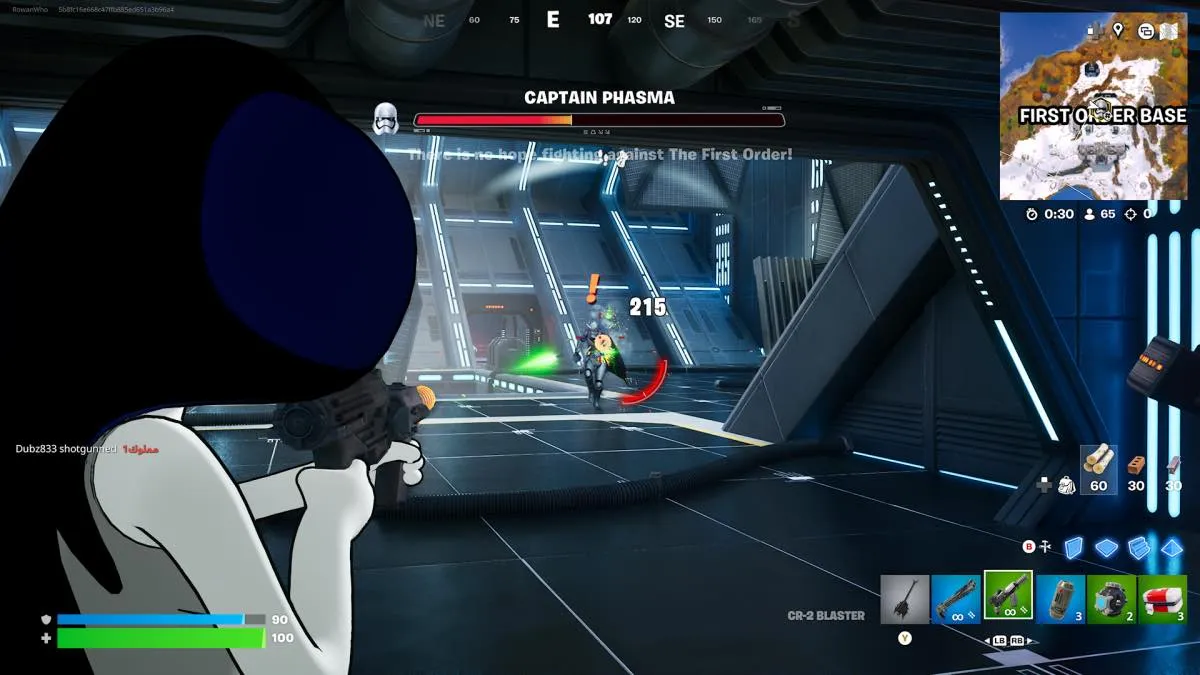This screenshot has width=1200, height=675.
Task: Click the map pin marker icon
Action: click(x=1117, y=30)
